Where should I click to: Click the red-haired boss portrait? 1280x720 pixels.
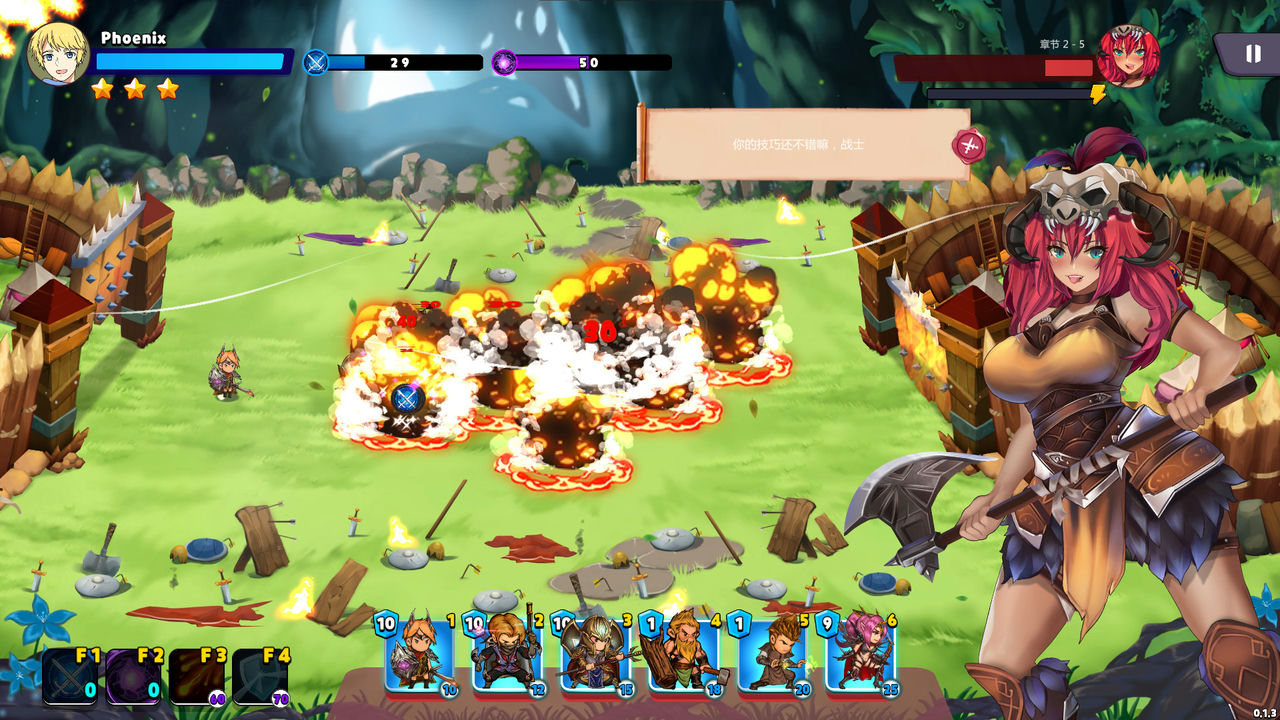point(1129,56)
